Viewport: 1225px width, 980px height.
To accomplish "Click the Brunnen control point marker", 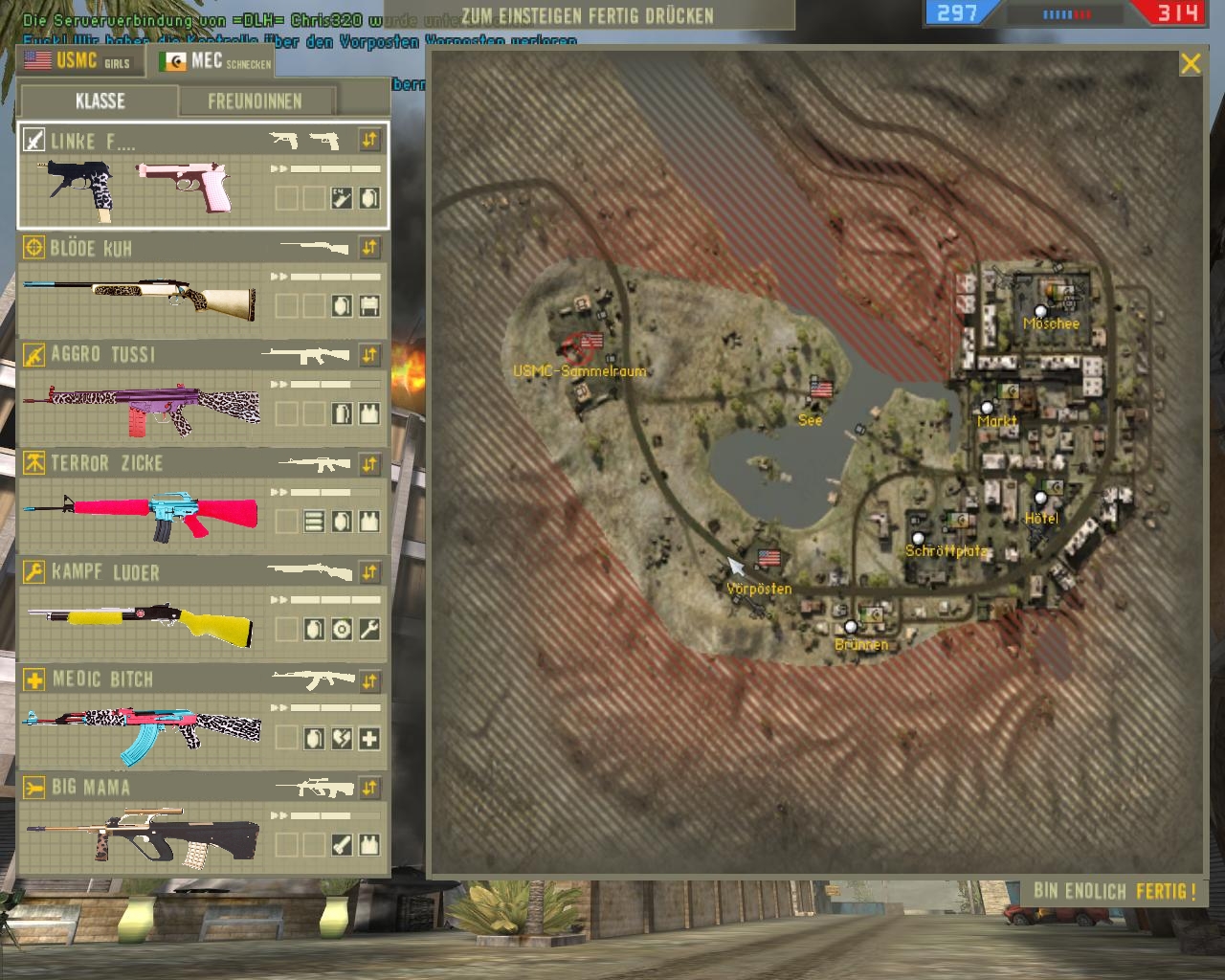I will pos(851,627).
